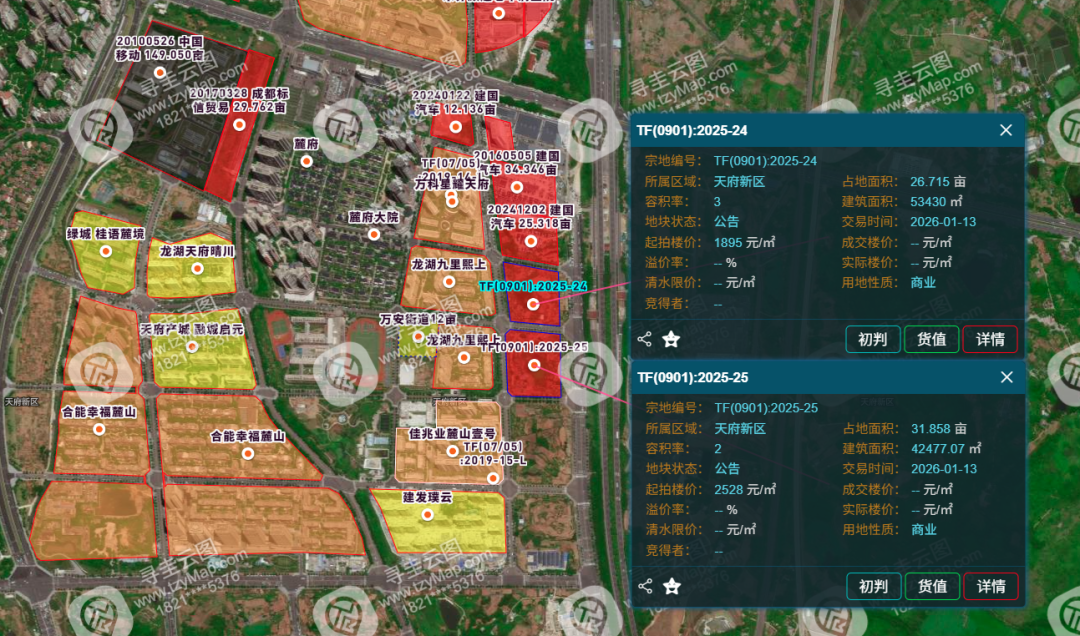Favorite parcel TF(0901):2025-25 with the star
The image size is (1080, 636).
[671, 586]
